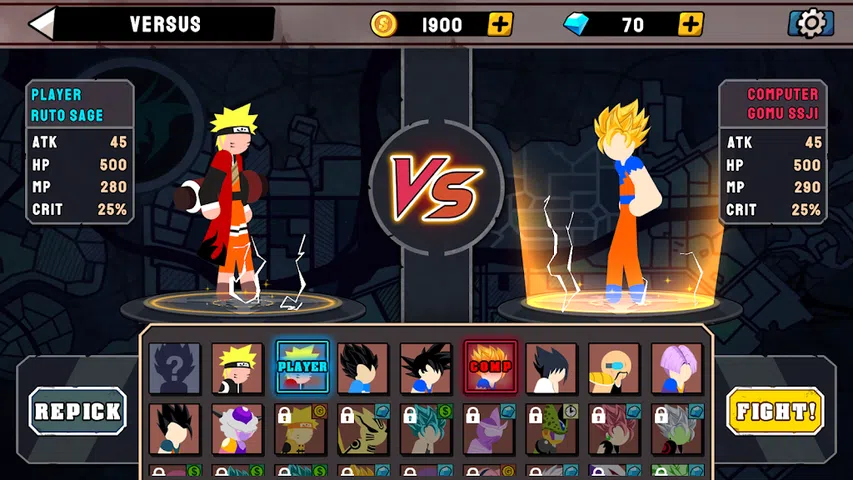
Task: Go back with the Versus arrow
Action: click(42, 24)
